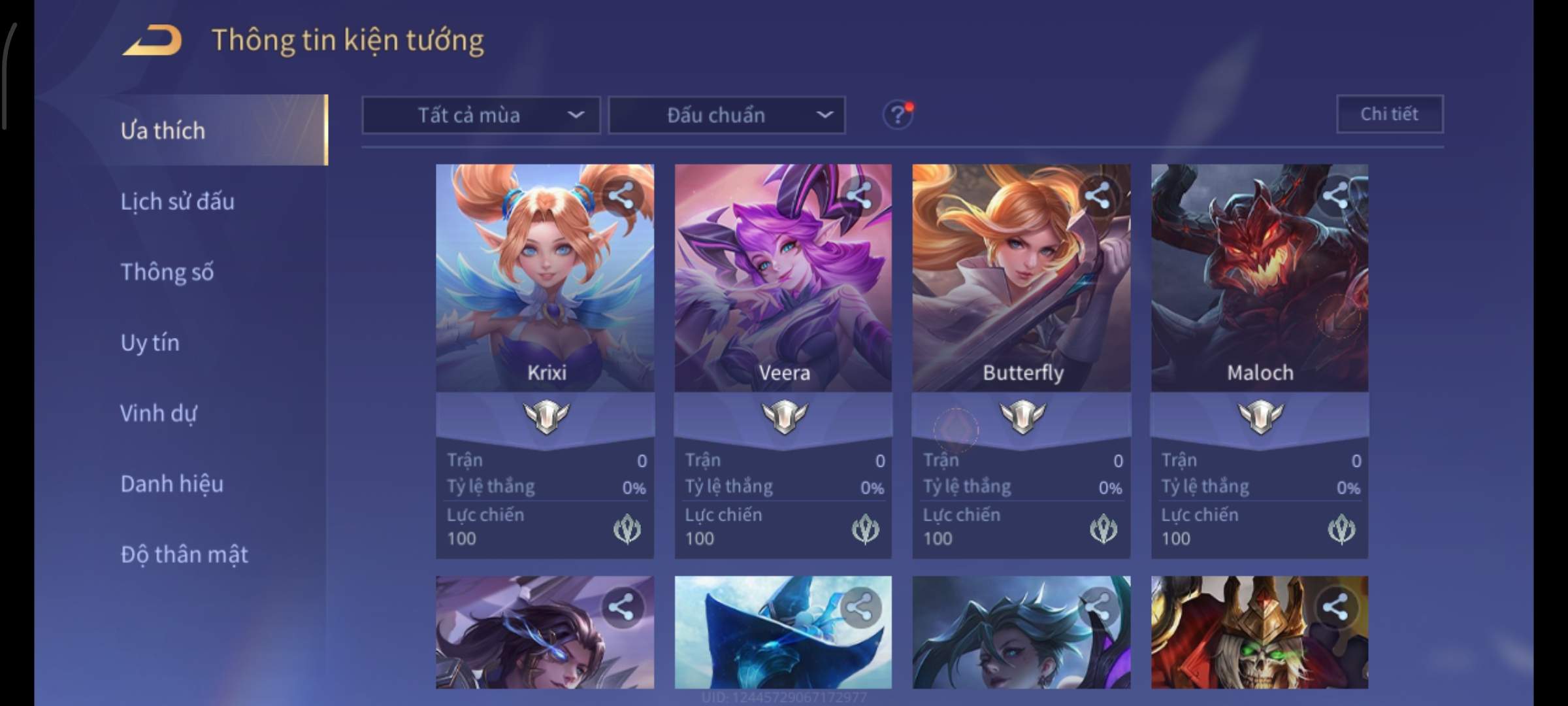Click Butterfly's share icon
This screenshot has height=706, width=1568.
pos(1098,195)
